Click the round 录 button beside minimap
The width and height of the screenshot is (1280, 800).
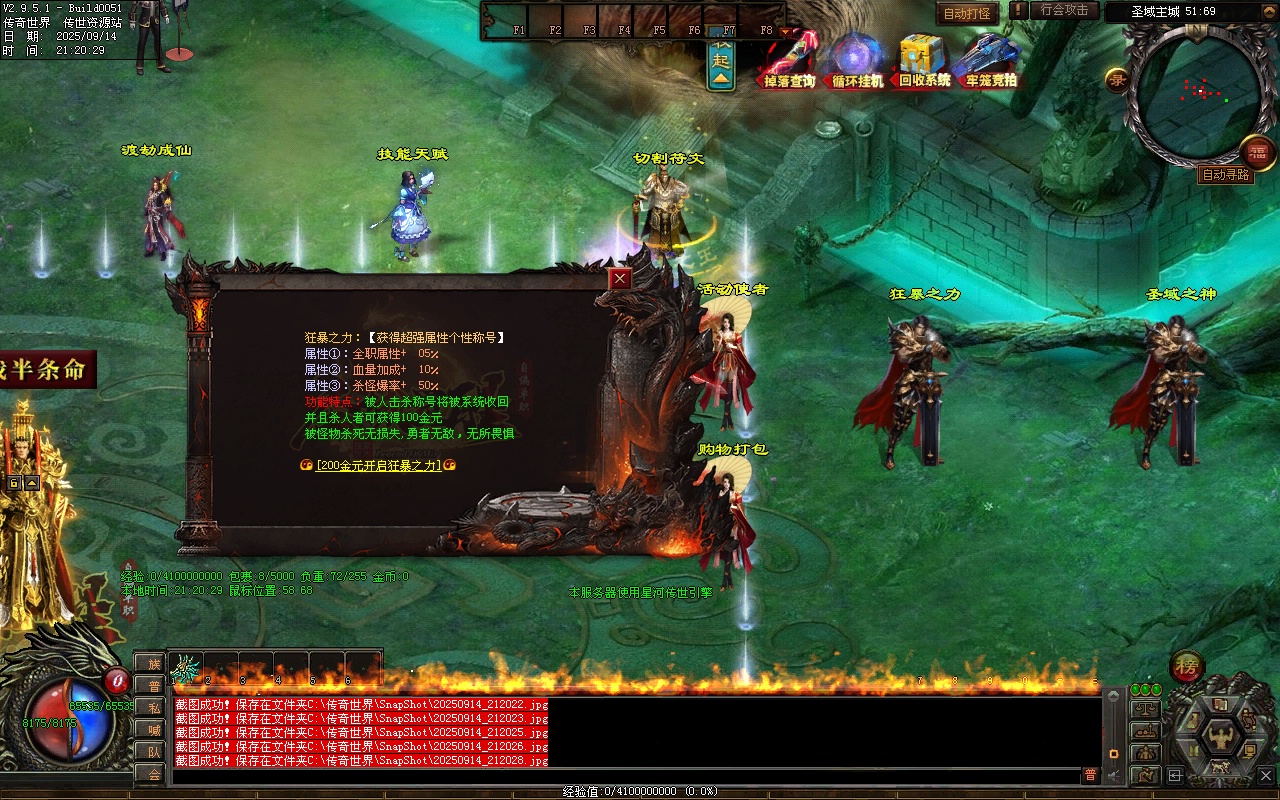tap(1117, 80)
